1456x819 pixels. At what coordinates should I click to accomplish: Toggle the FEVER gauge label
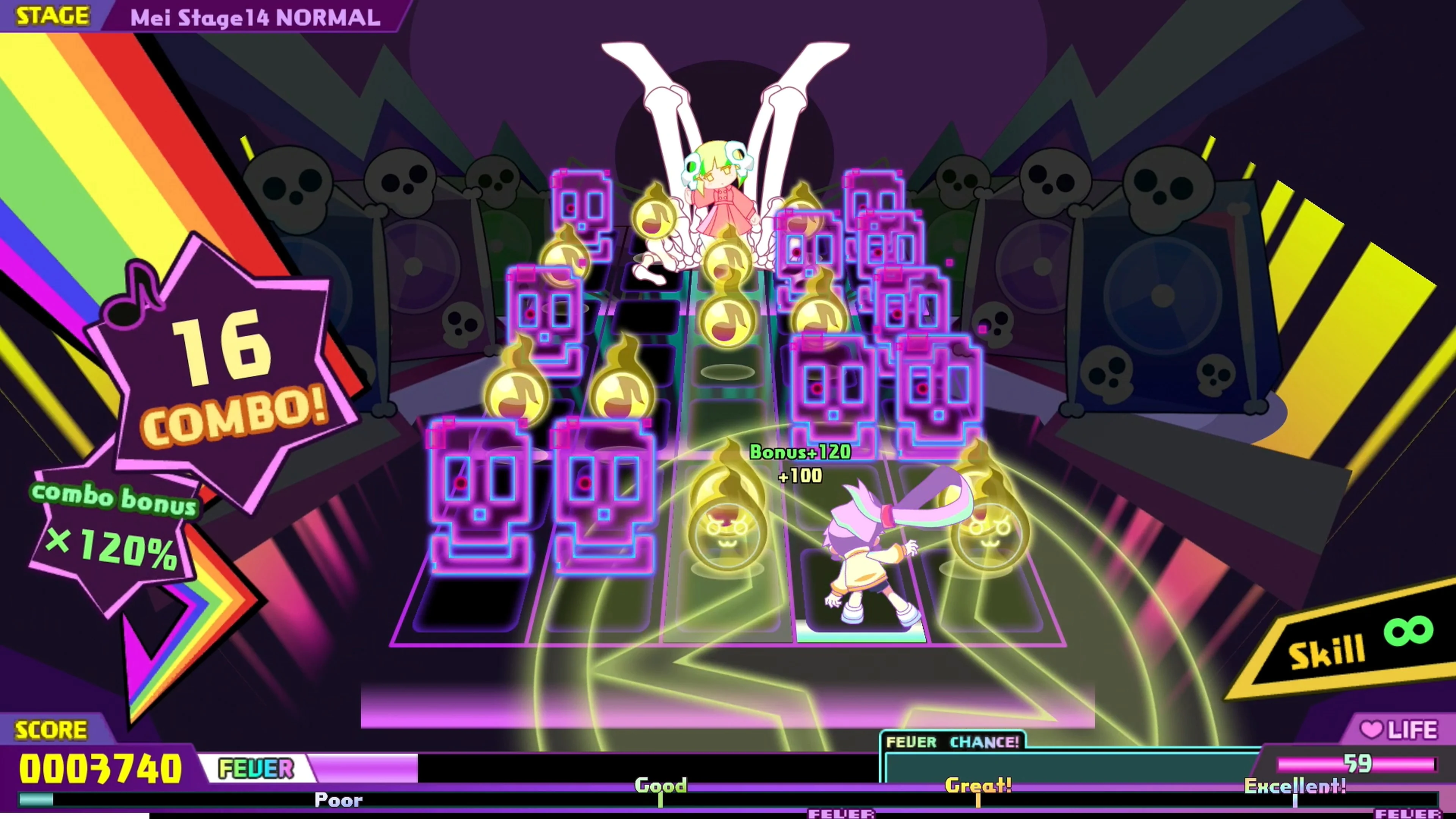(x=257, y=769)
